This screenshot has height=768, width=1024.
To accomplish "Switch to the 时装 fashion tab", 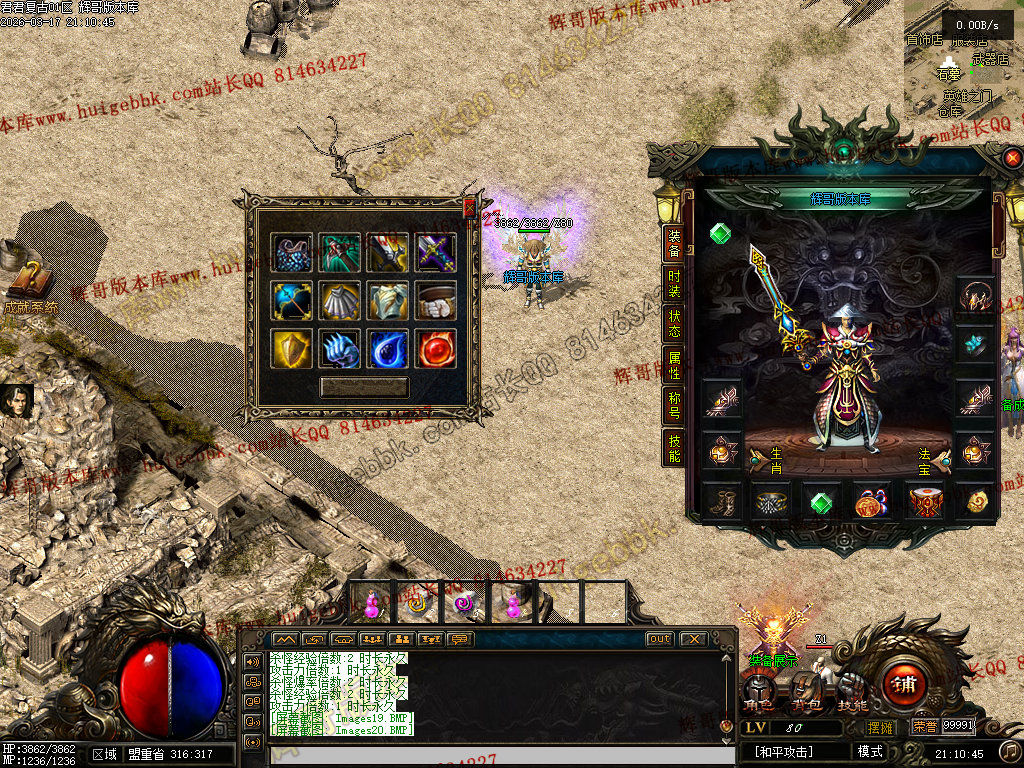I will coord(674,284).
